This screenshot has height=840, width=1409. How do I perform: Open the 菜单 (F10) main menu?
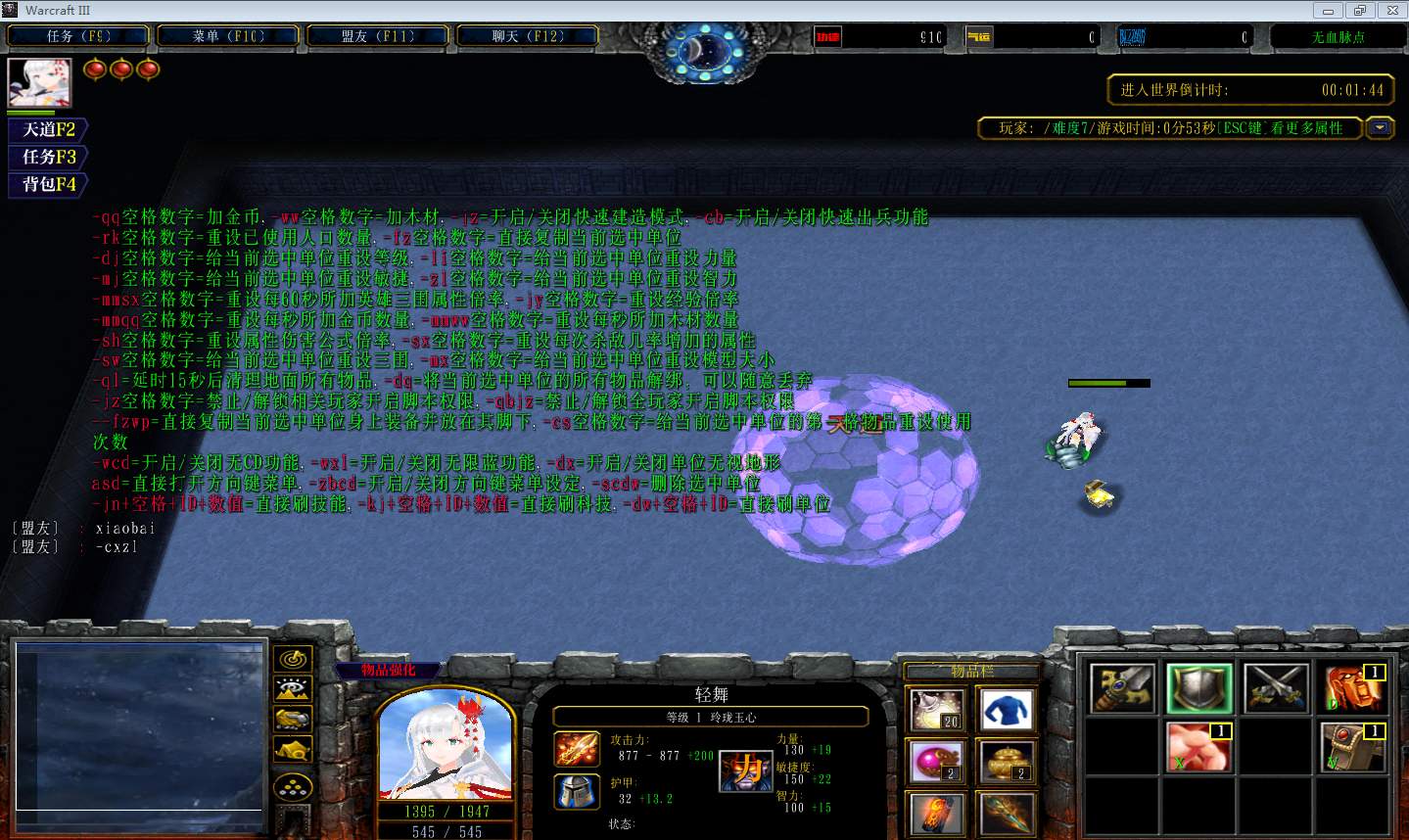[x=228, y=36]
